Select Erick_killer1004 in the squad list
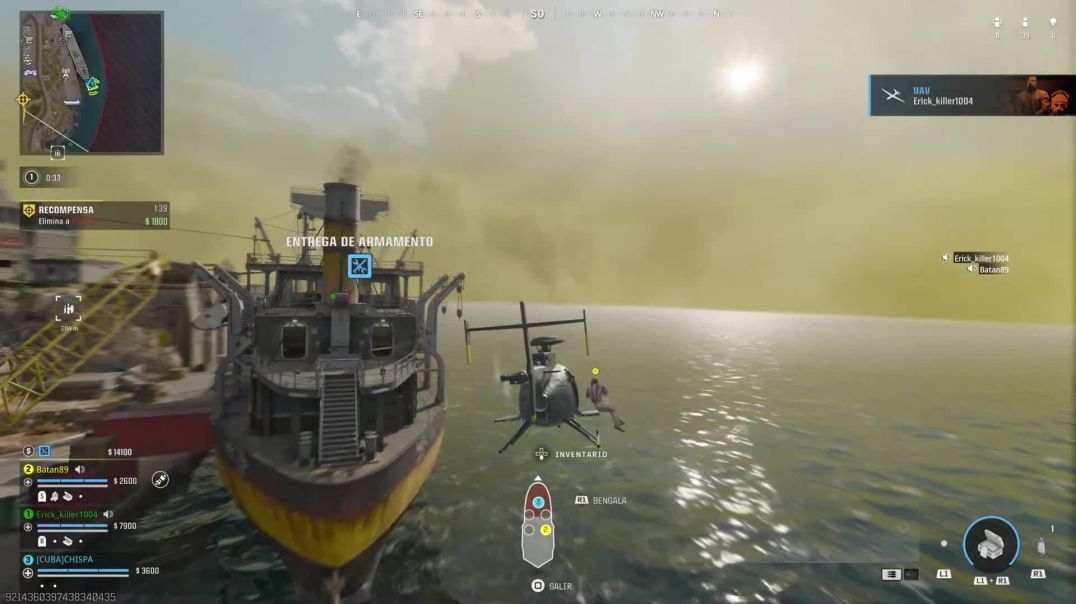Viewport: 1076px width, 604px height. click(67, 514)
